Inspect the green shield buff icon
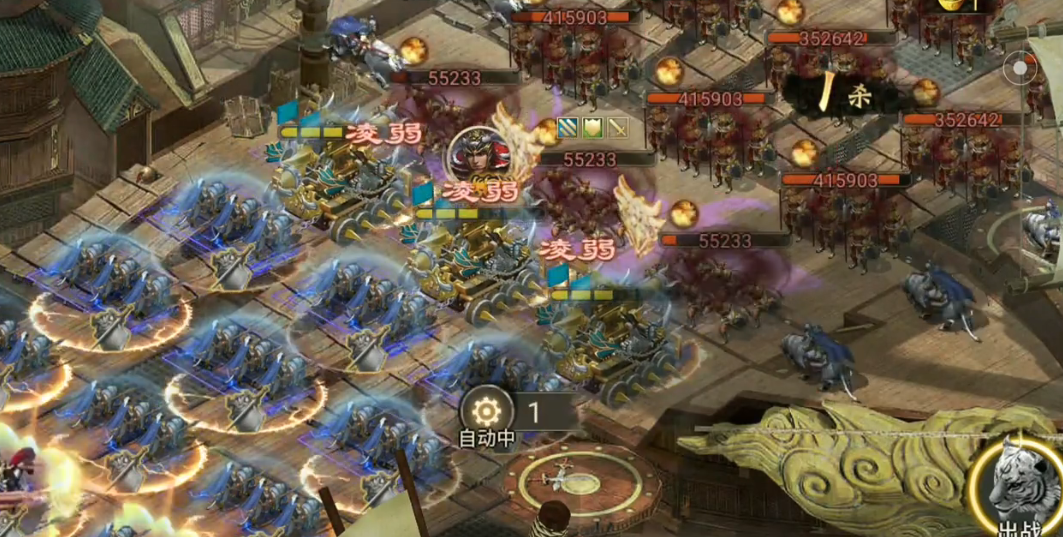1063x537 pixels. 593,128
